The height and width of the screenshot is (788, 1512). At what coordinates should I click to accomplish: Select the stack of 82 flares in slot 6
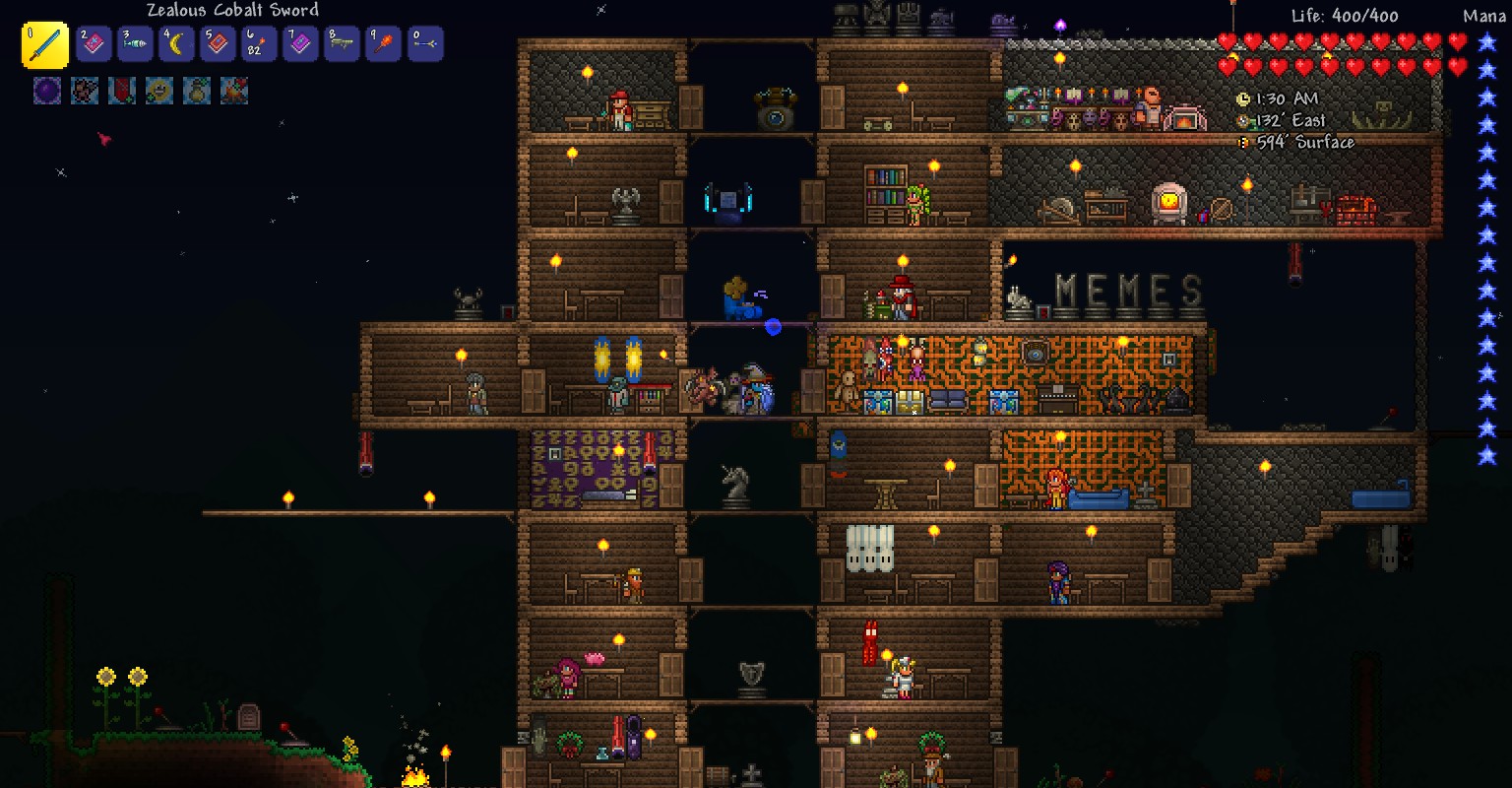259,43
